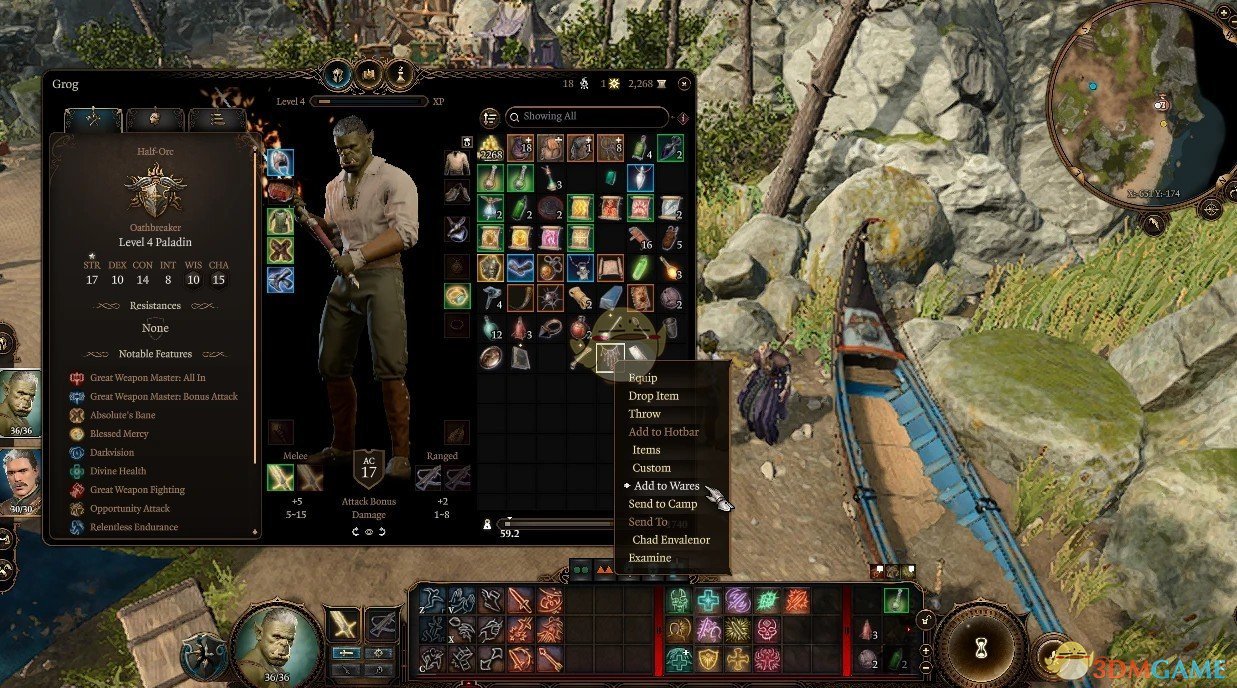Close the character inventory panel
Image resolution: width=1237 pixels, height=688 pixels.
[684, 84]
